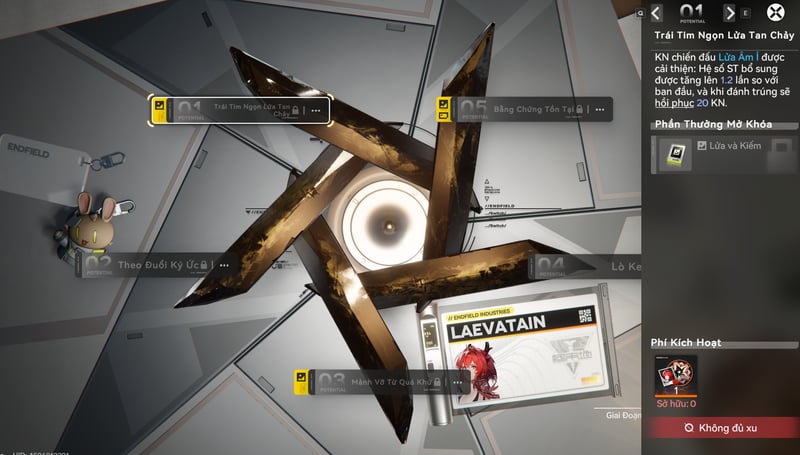Open more options on potential 03 node

click(x=456, y=381)
